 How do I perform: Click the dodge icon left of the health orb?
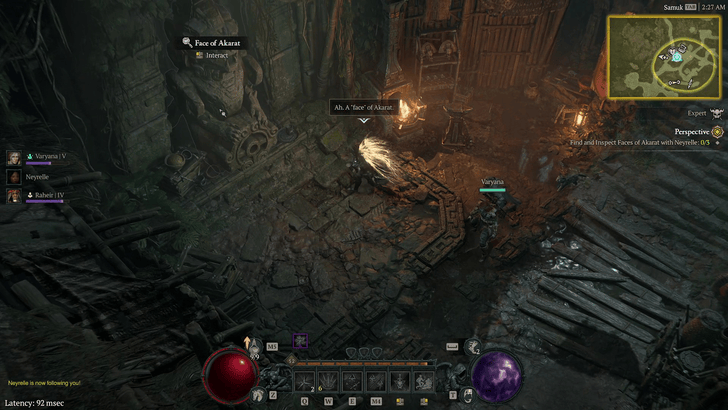(x=259, y=396)
